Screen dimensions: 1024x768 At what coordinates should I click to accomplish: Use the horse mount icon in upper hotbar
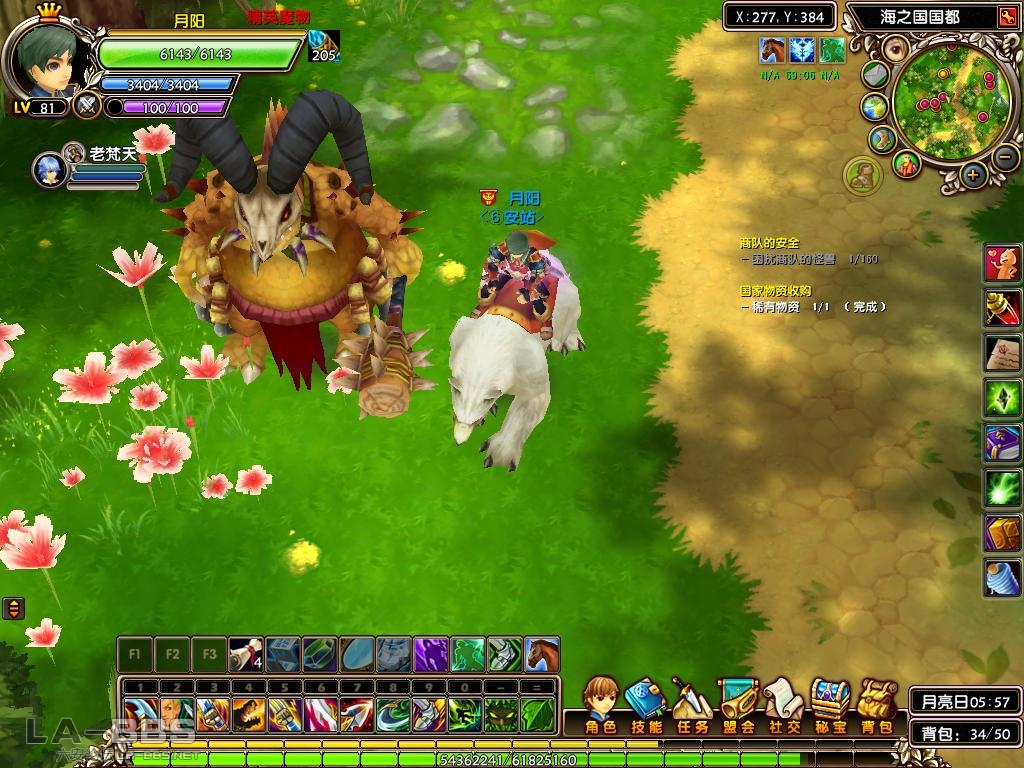[x=542, y=655]
